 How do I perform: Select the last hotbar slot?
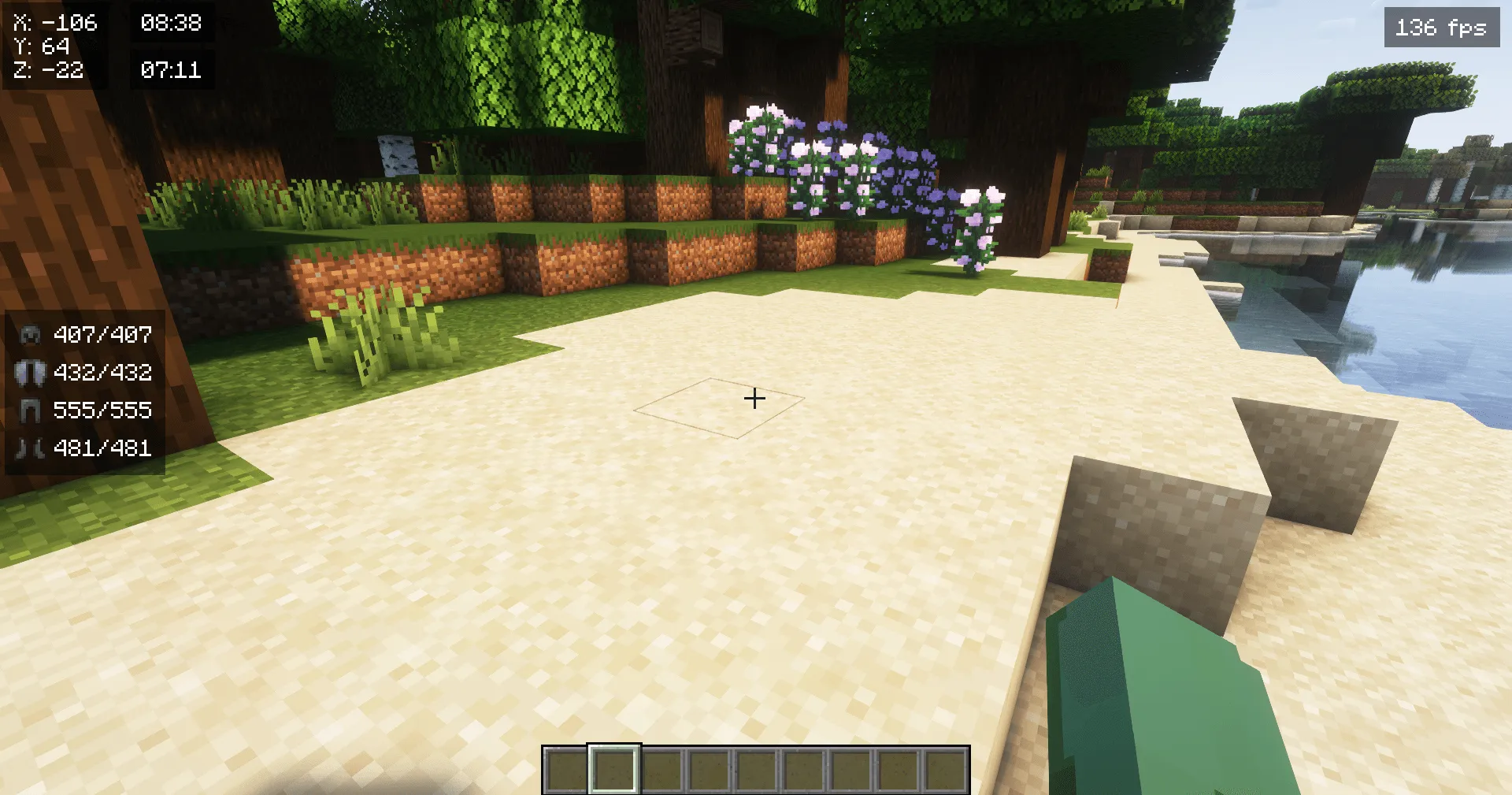945,767
